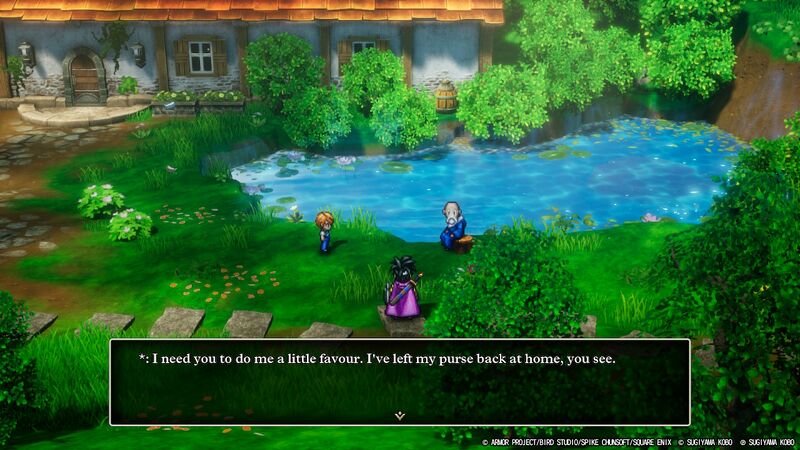Advance dialogue with the continue arrow
This screenshot has height=450, width=800.
pos(399,414)
